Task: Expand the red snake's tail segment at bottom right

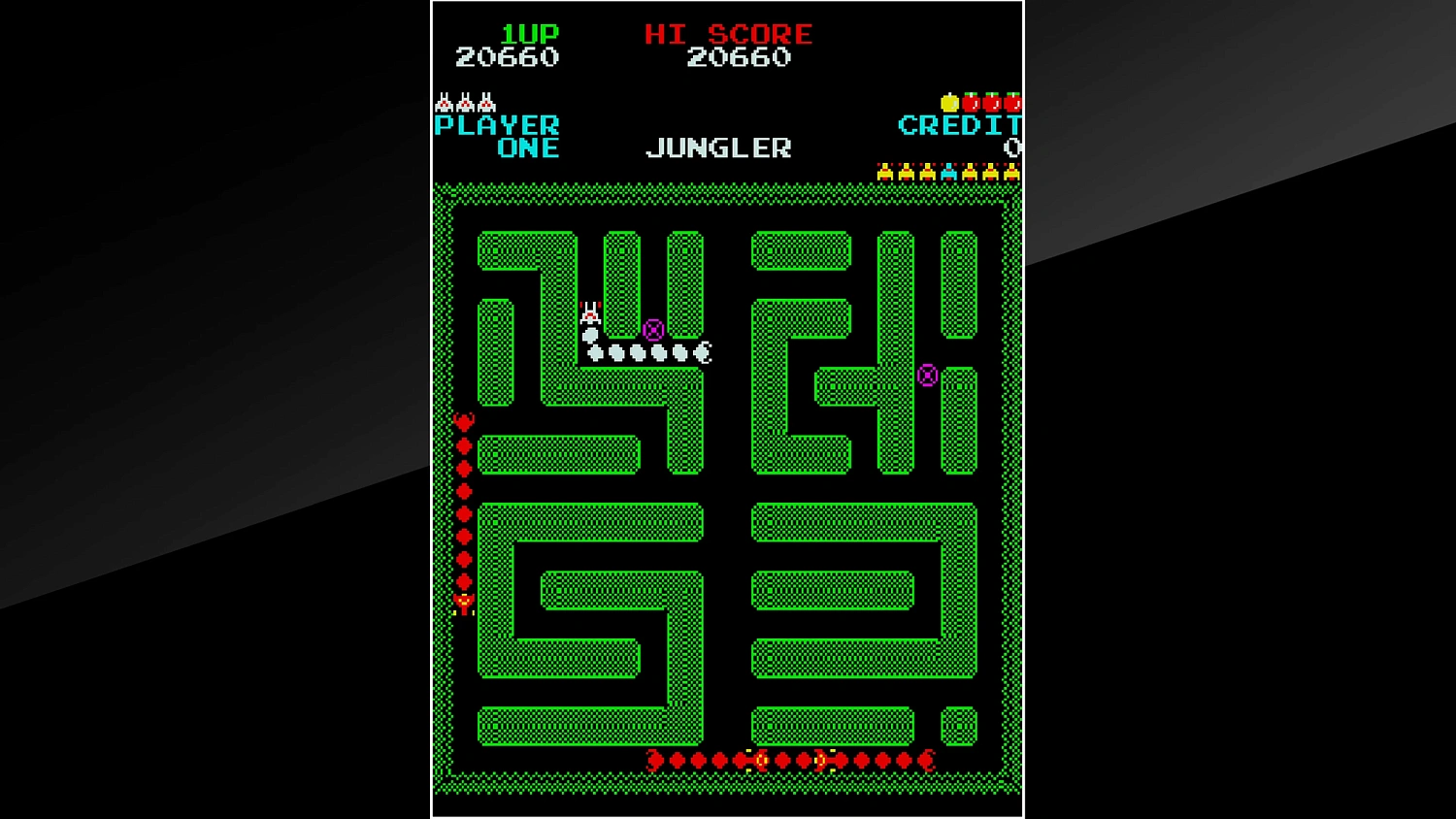Action: (x=927, y=761)
